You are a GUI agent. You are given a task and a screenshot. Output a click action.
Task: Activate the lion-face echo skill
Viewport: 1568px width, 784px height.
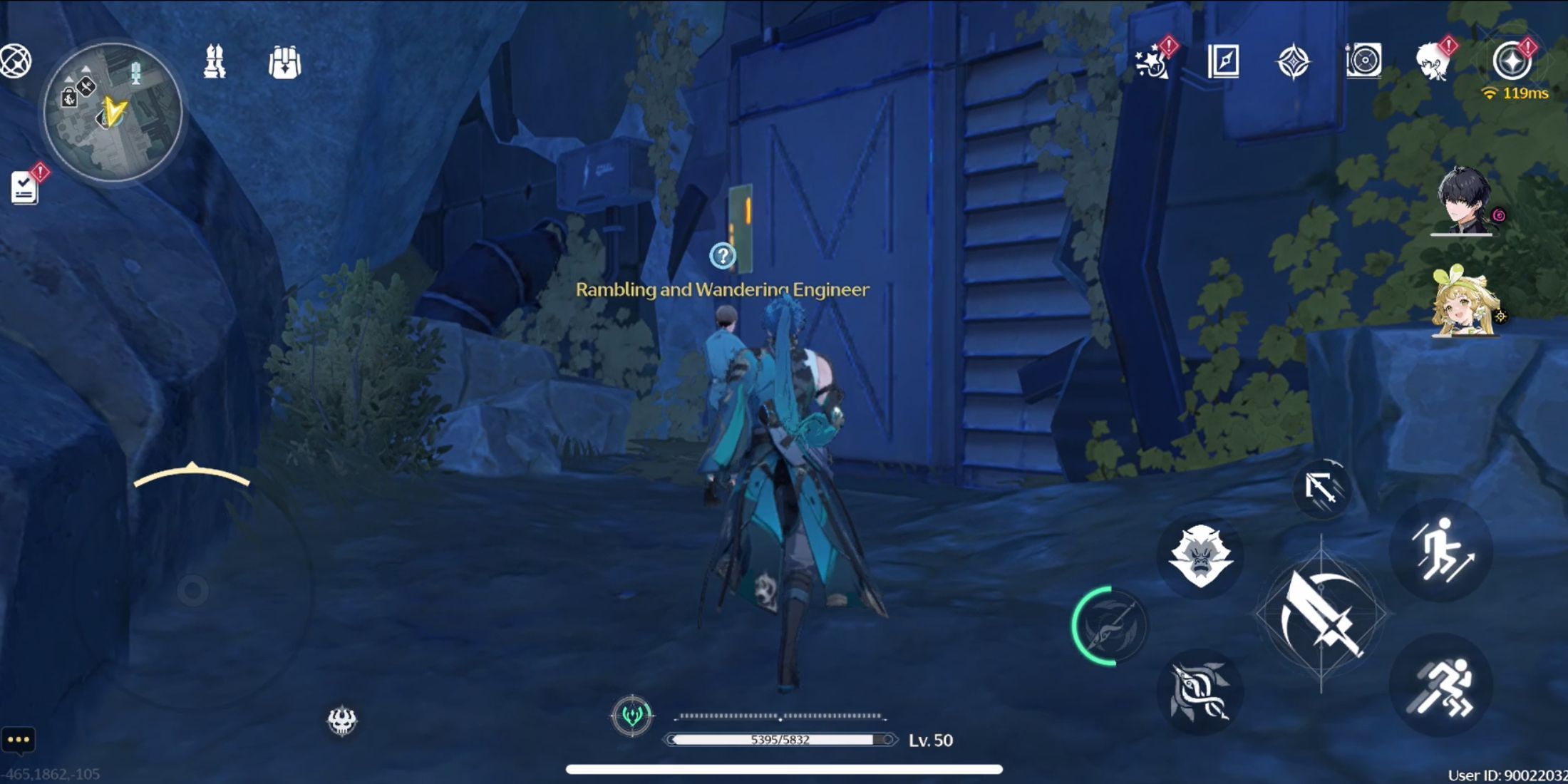click(x=1200, y=556)
